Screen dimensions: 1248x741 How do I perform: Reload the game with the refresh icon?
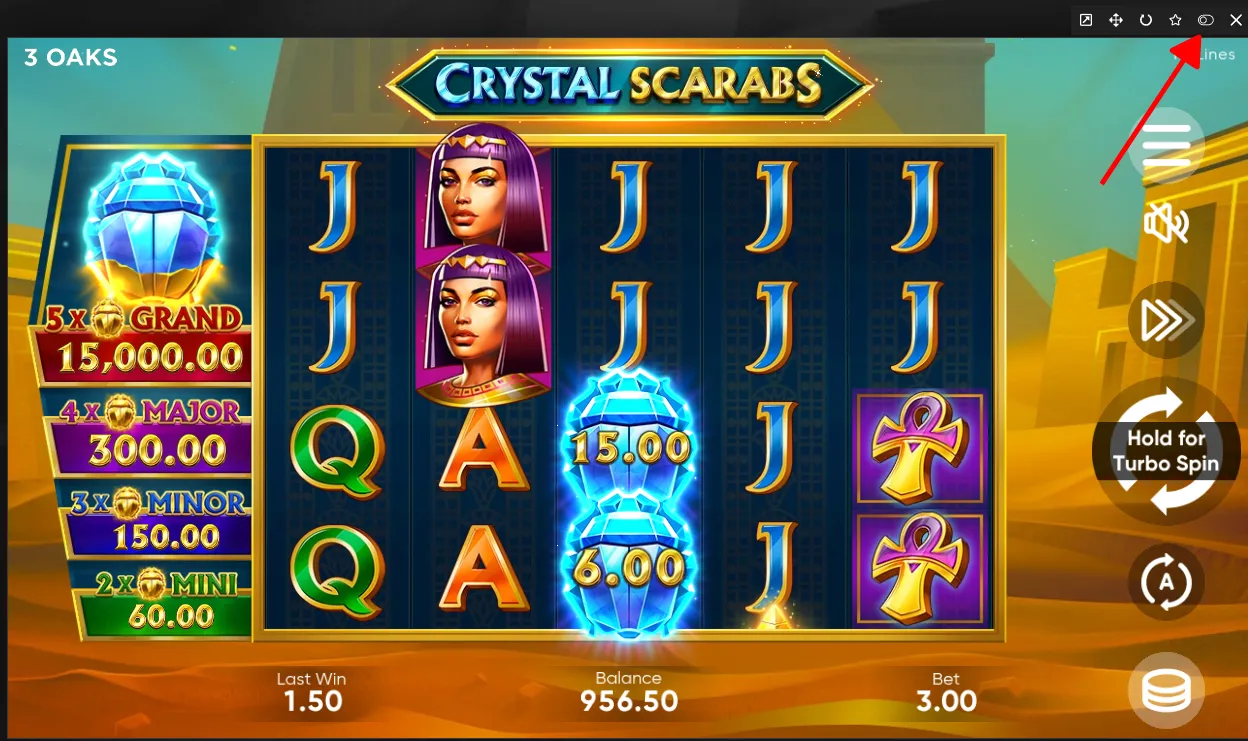coord(1146,20)
